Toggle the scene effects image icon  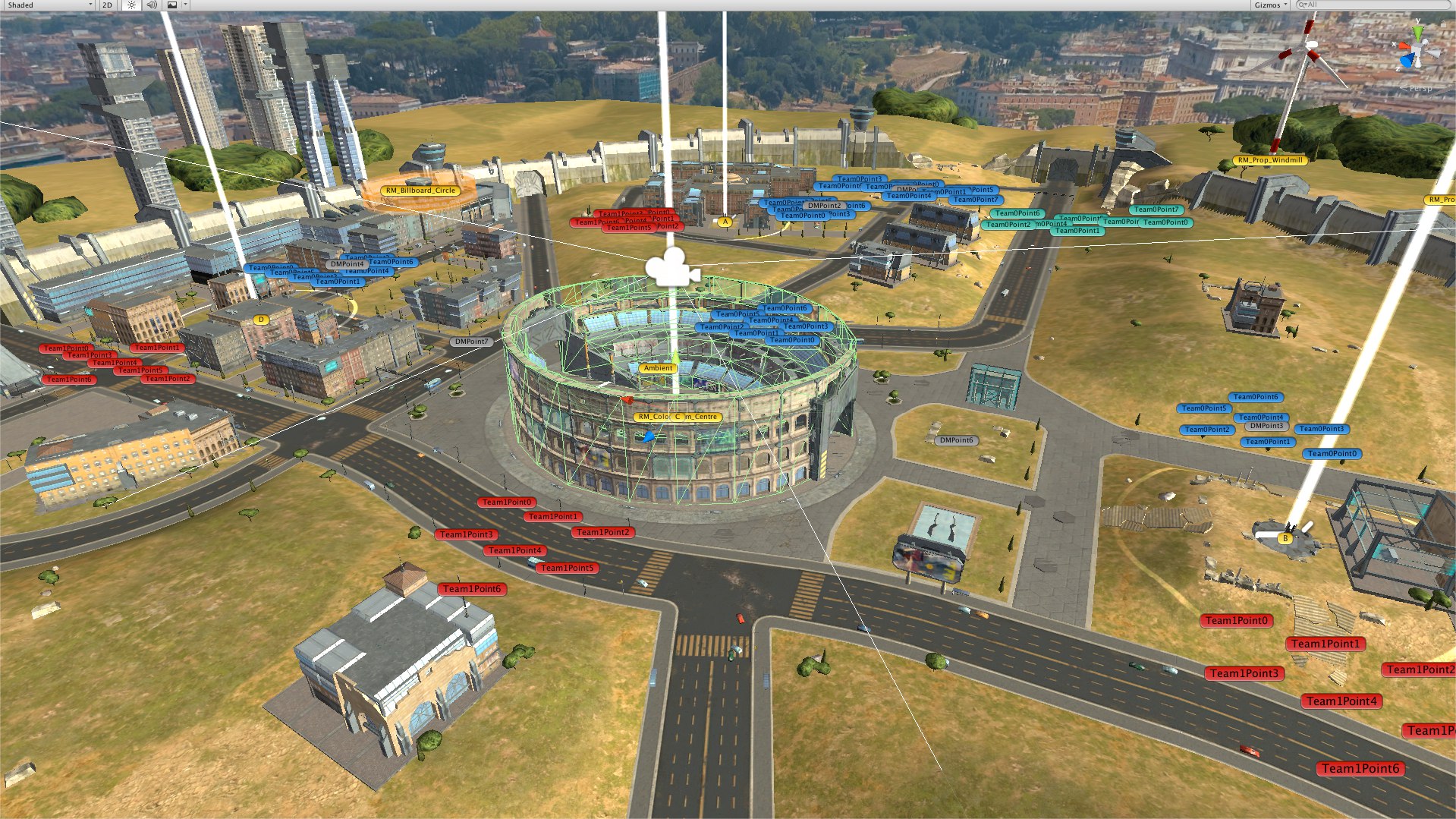click(x=172, y=5)
